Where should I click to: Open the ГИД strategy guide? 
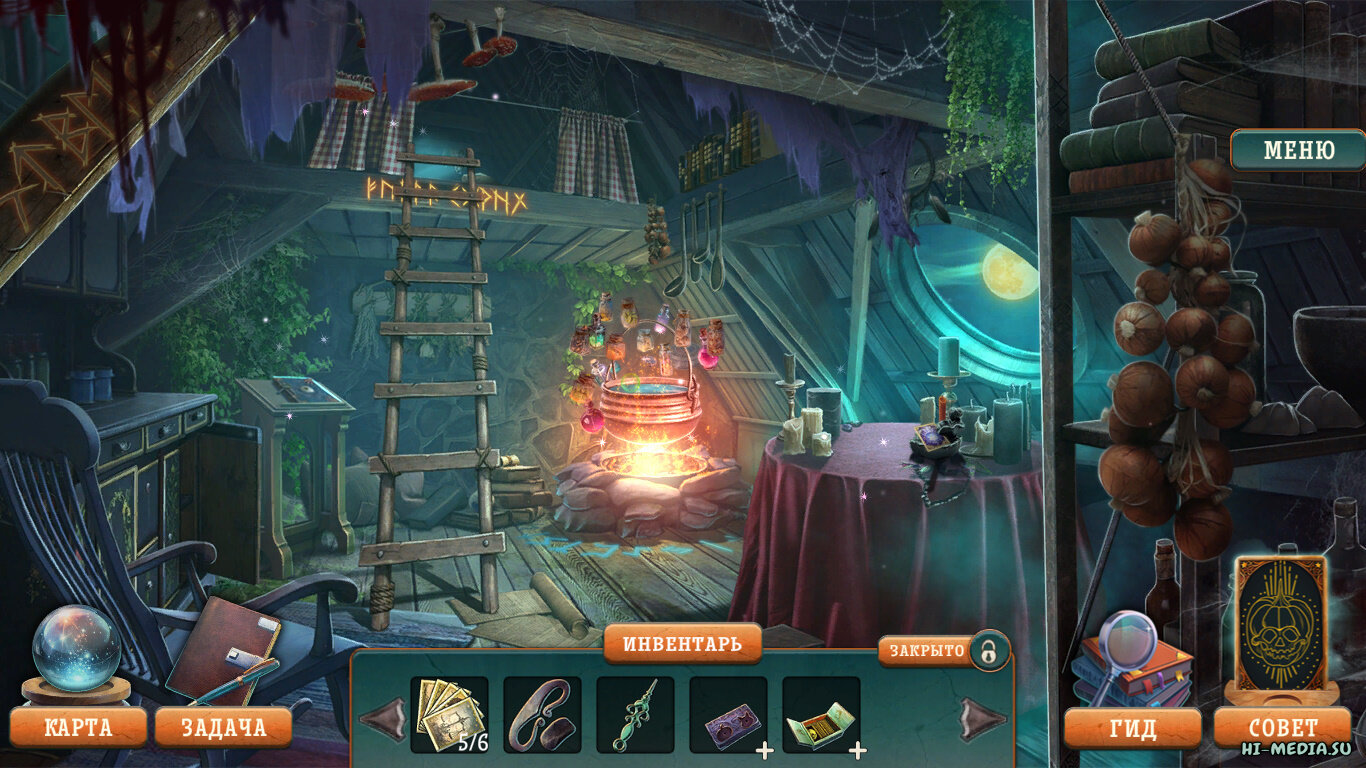1132,728
